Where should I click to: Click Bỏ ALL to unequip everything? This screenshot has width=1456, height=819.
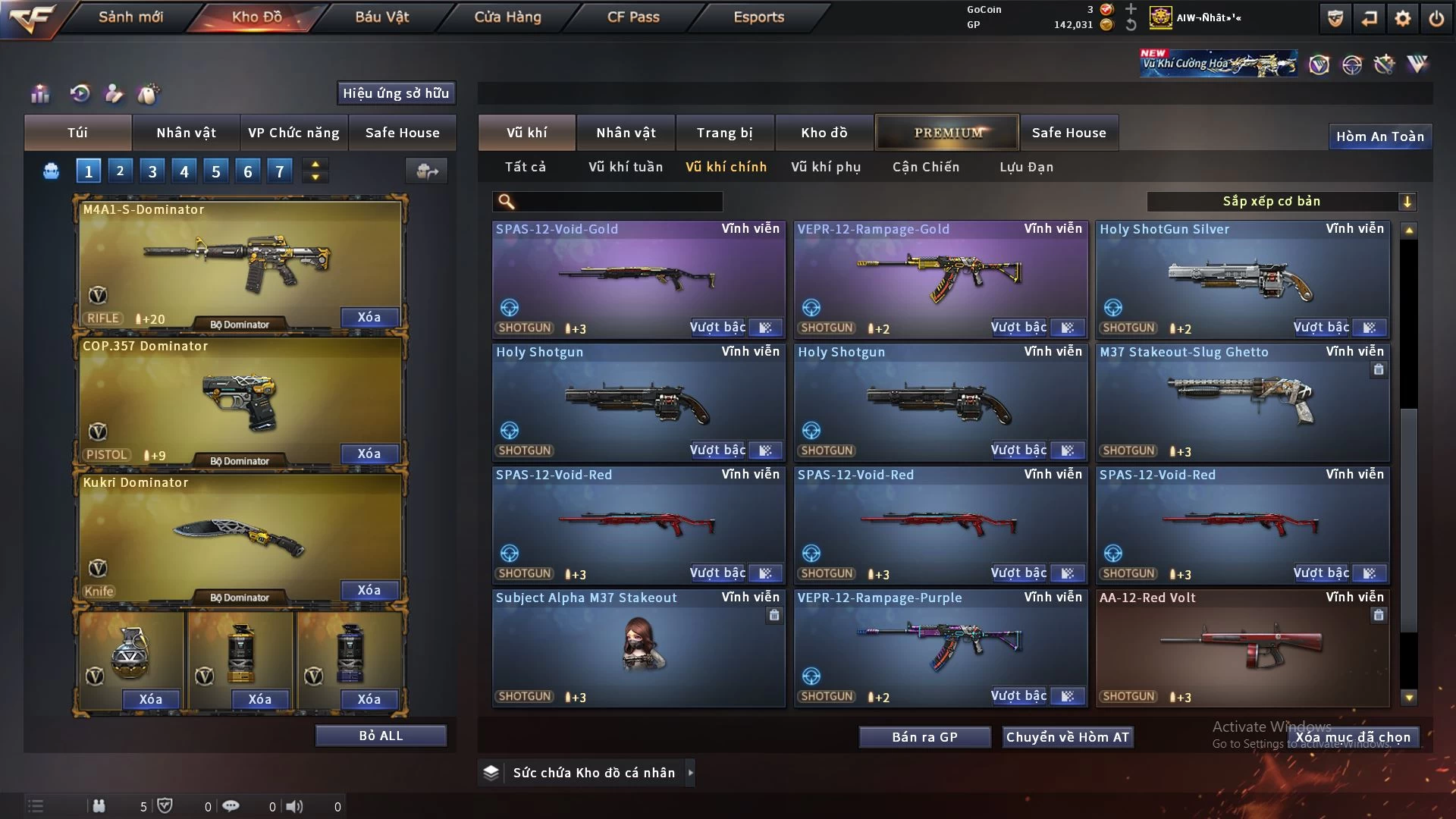(x=381, y=736)
